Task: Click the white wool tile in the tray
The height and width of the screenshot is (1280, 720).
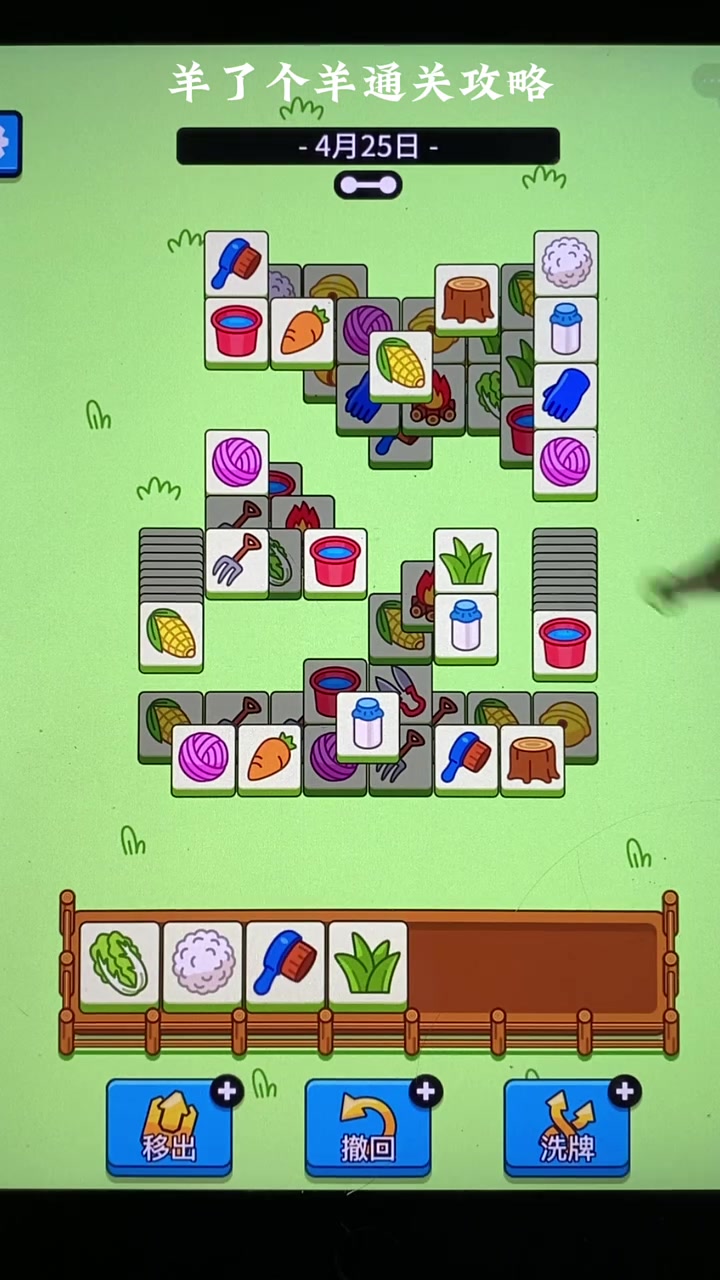Action: pyautogui.click(x=203, y=963)
